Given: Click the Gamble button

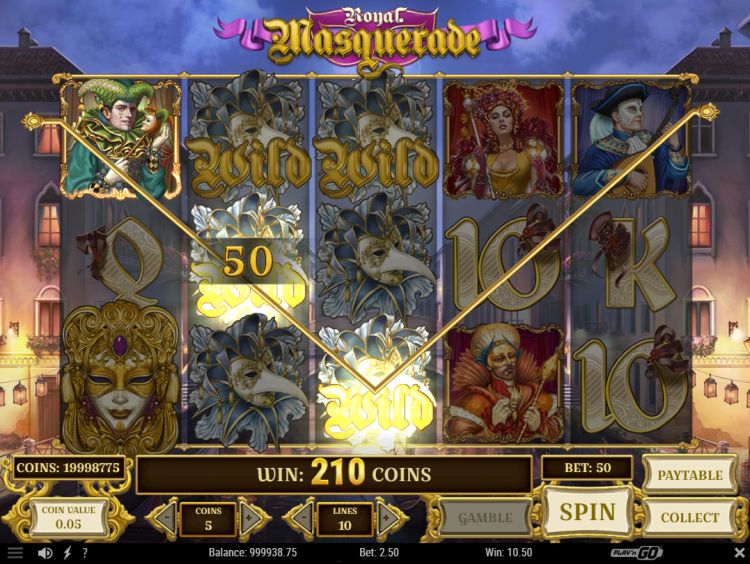Looking at the screenshot, I should click(484, 517).
